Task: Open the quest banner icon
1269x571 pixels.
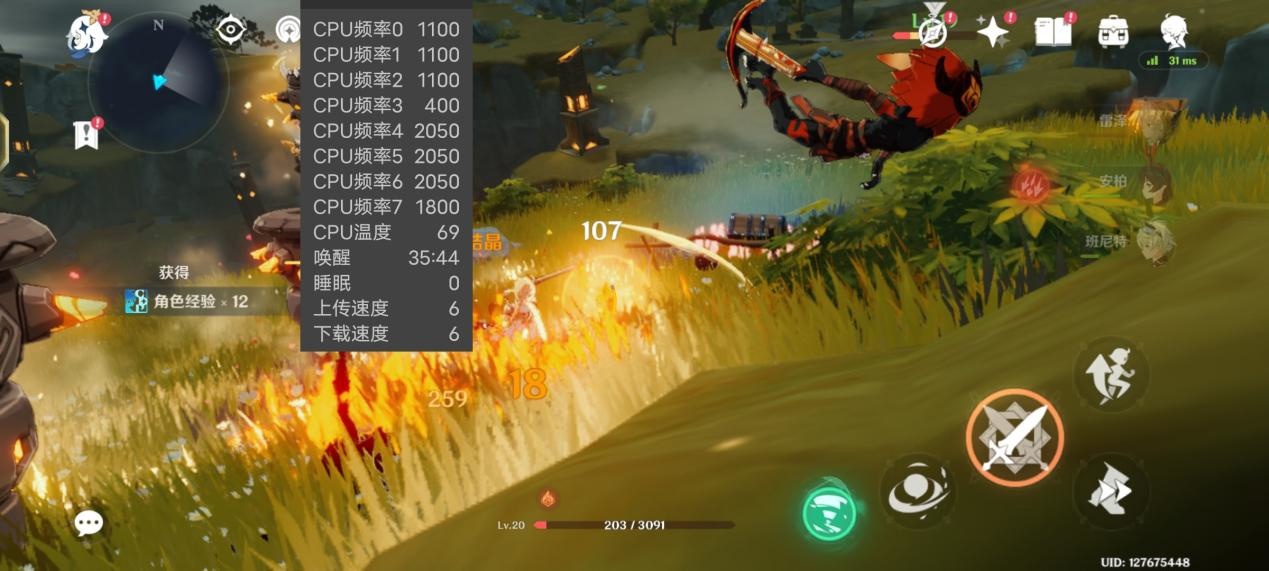Action: pyautogui.click(x=88, y=135)
